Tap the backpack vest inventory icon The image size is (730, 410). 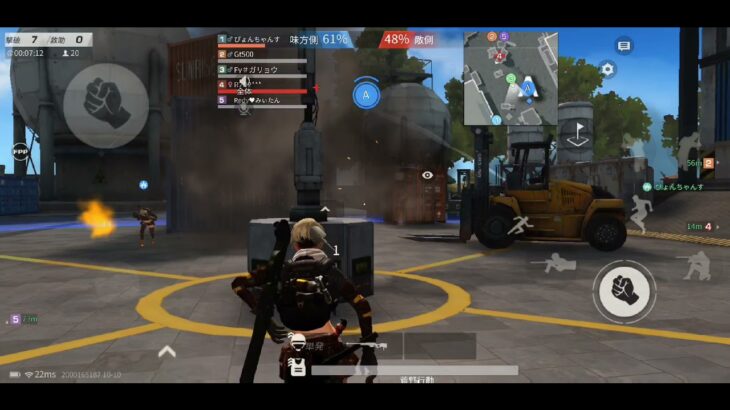(296, 366)
